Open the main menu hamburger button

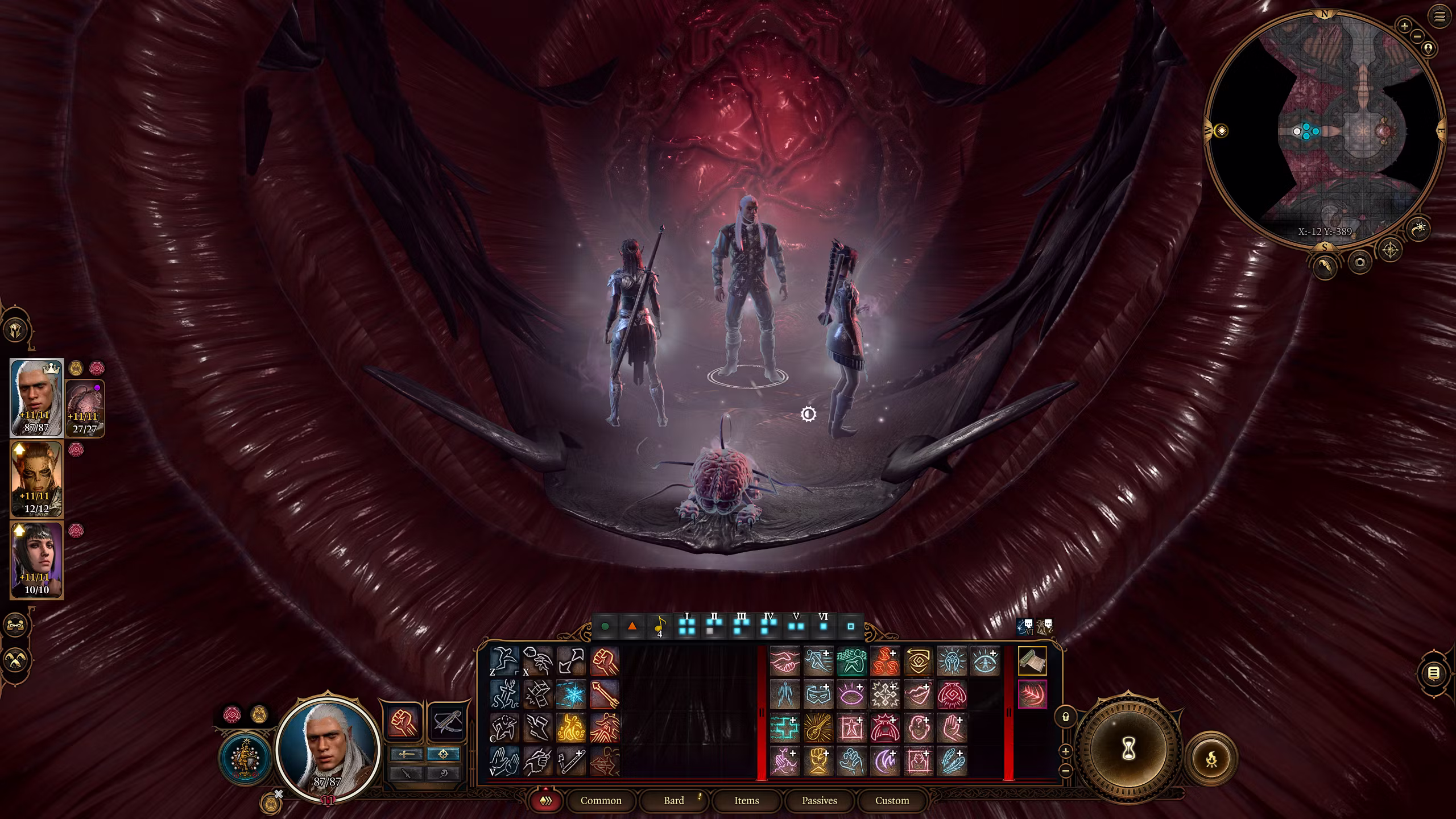coord(1440,17)
